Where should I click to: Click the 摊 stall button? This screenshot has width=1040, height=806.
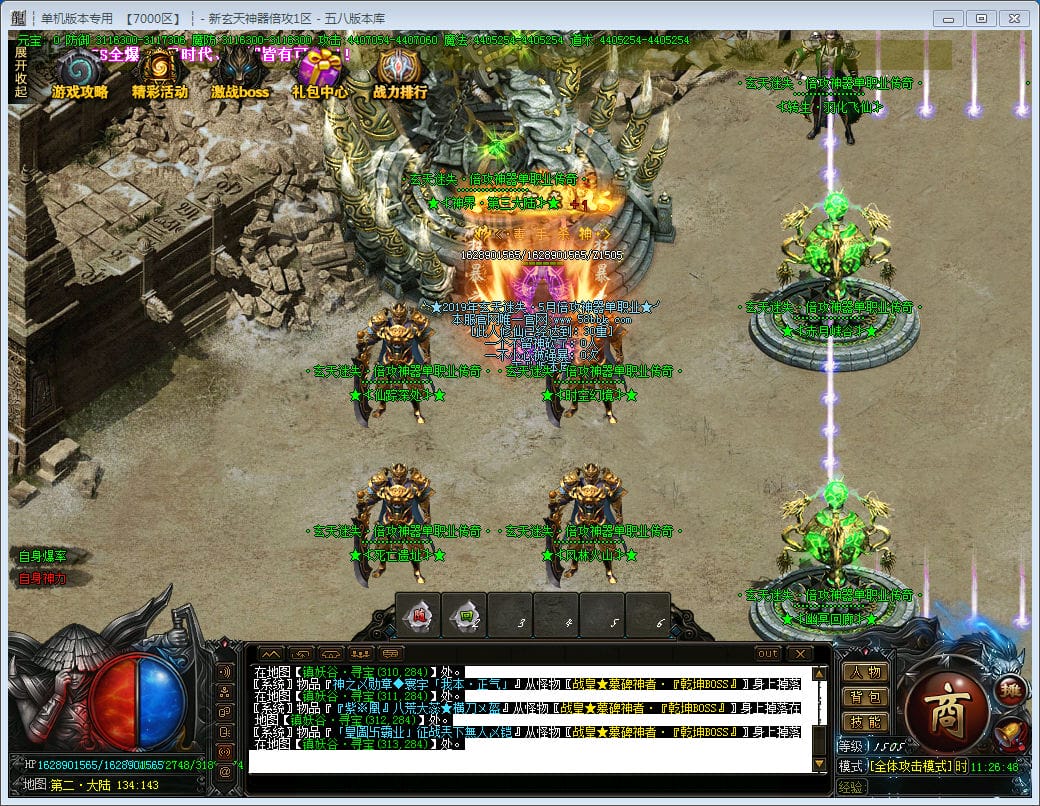point(1008,689)
